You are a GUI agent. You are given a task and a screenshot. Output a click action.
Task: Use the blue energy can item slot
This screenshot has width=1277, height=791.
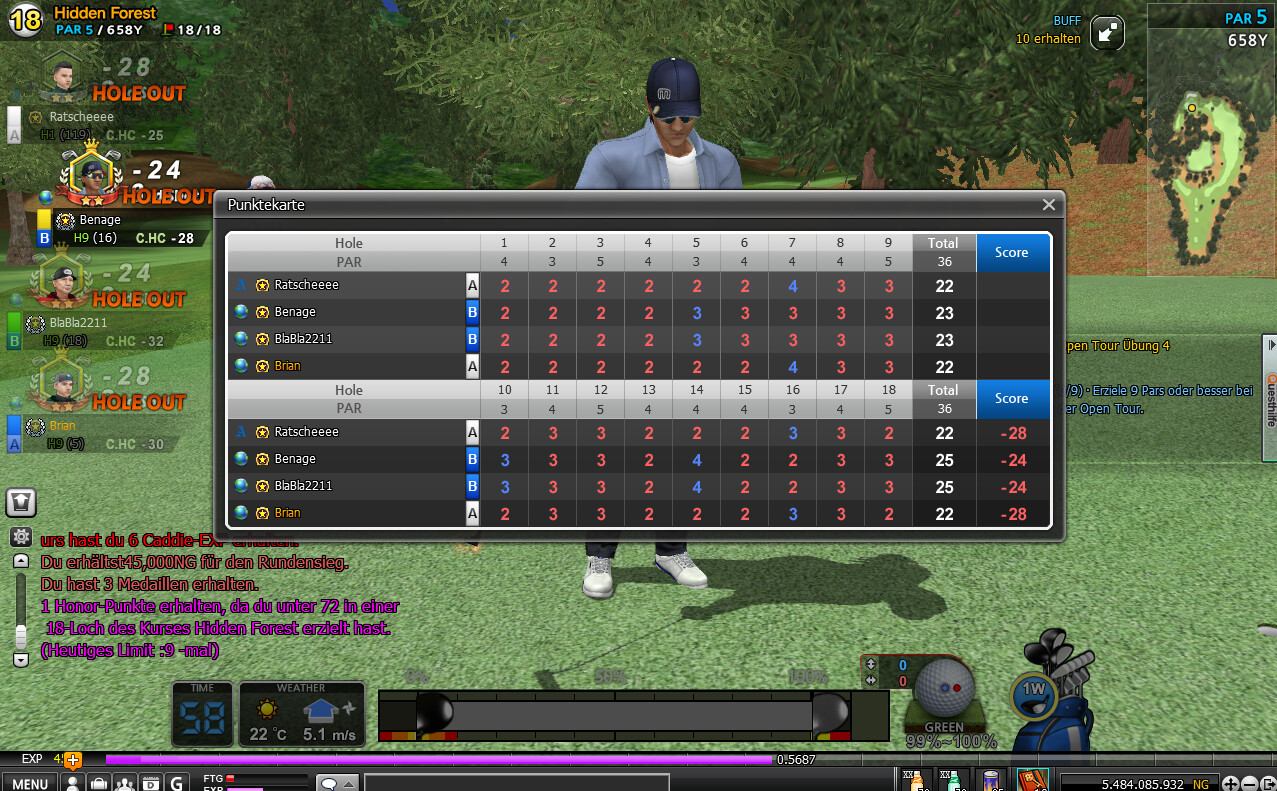pos(991,780)
